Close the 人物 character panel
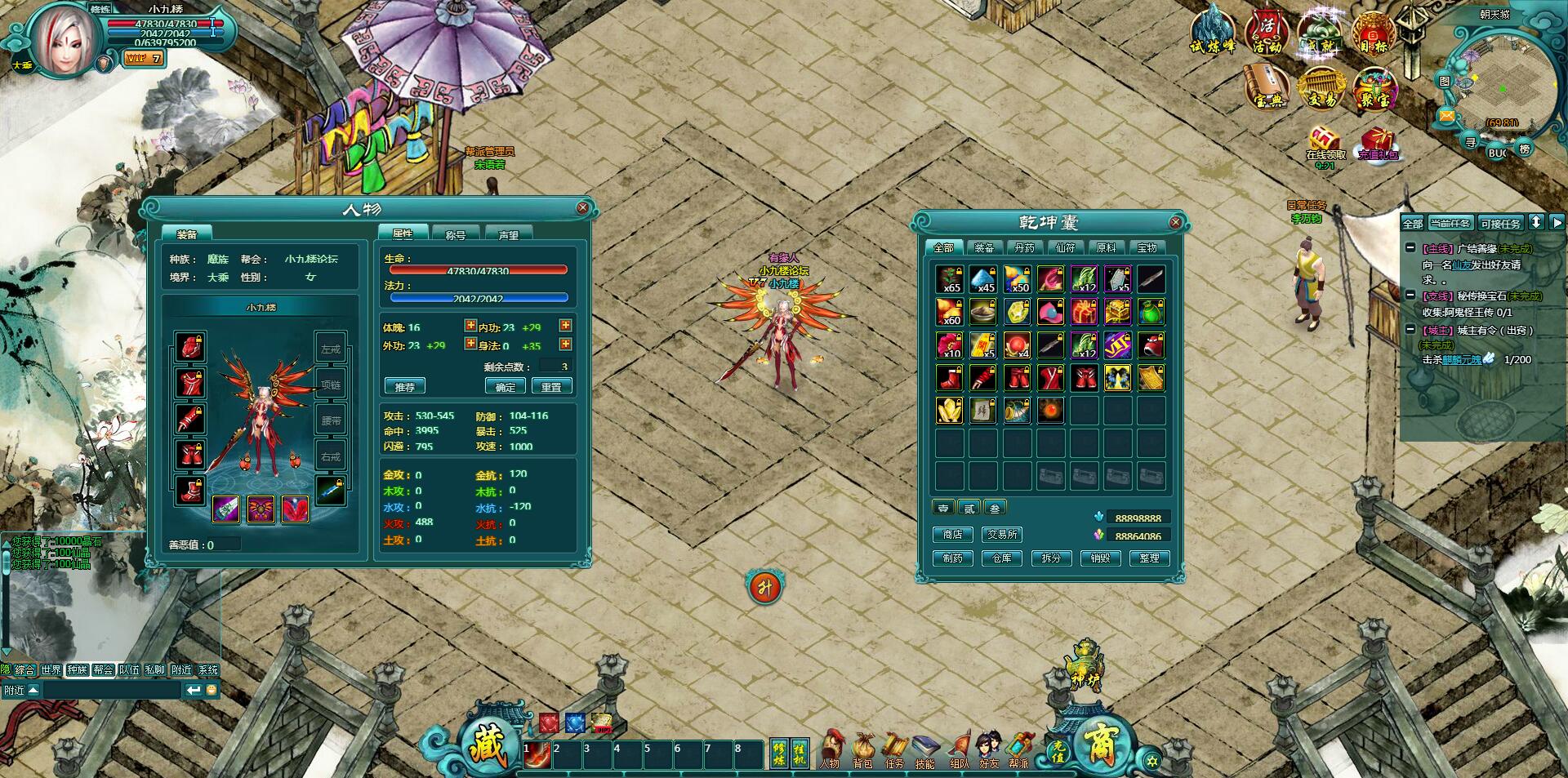The height and width of the screenshot is (778, 1568). click(582, 208)
